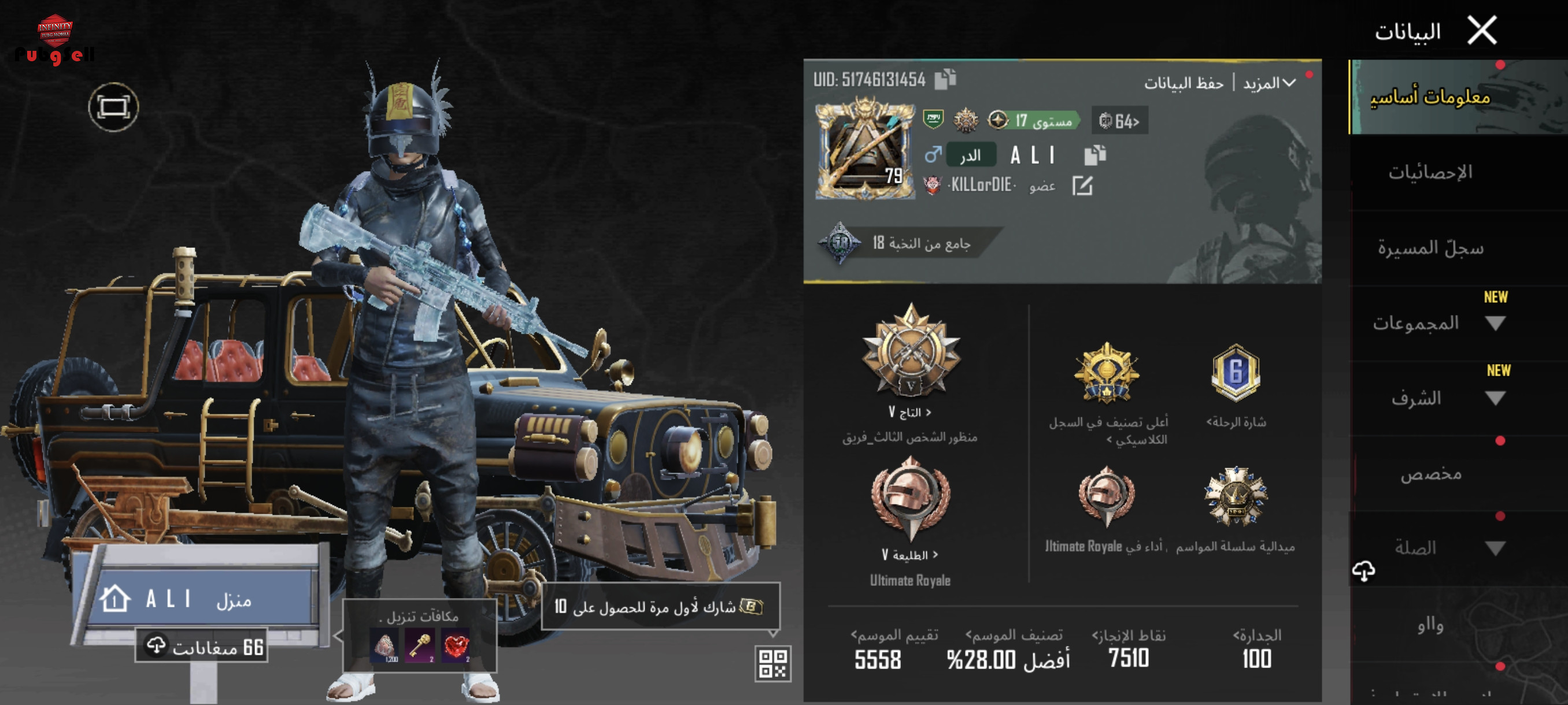
Task: Open the المزيد more dropdown
Action: point(1269,83)
